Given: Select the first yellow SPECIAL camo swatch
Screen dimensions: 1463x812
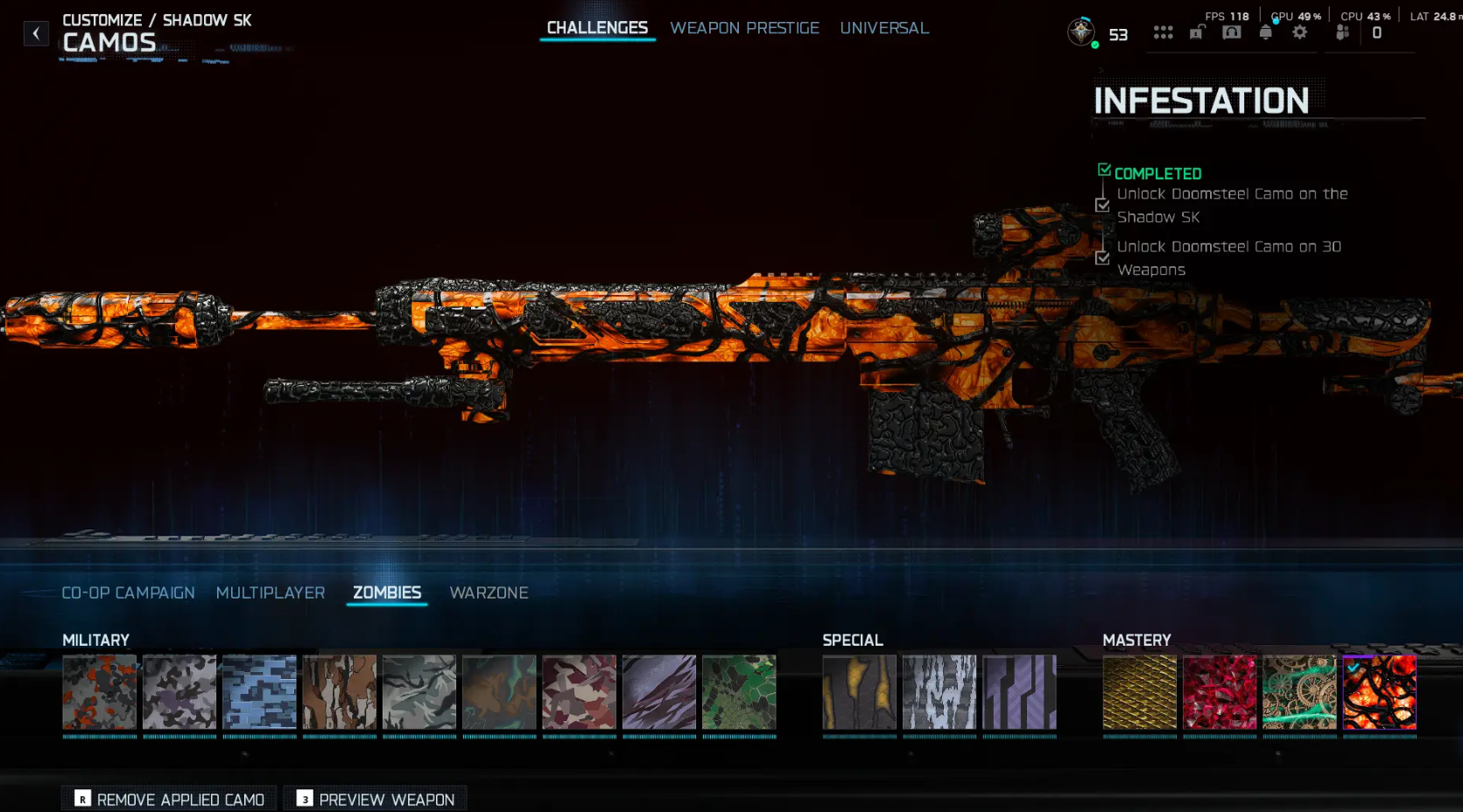Looking at the screenshot, I should pyautogui.click(x=859, y=692).
